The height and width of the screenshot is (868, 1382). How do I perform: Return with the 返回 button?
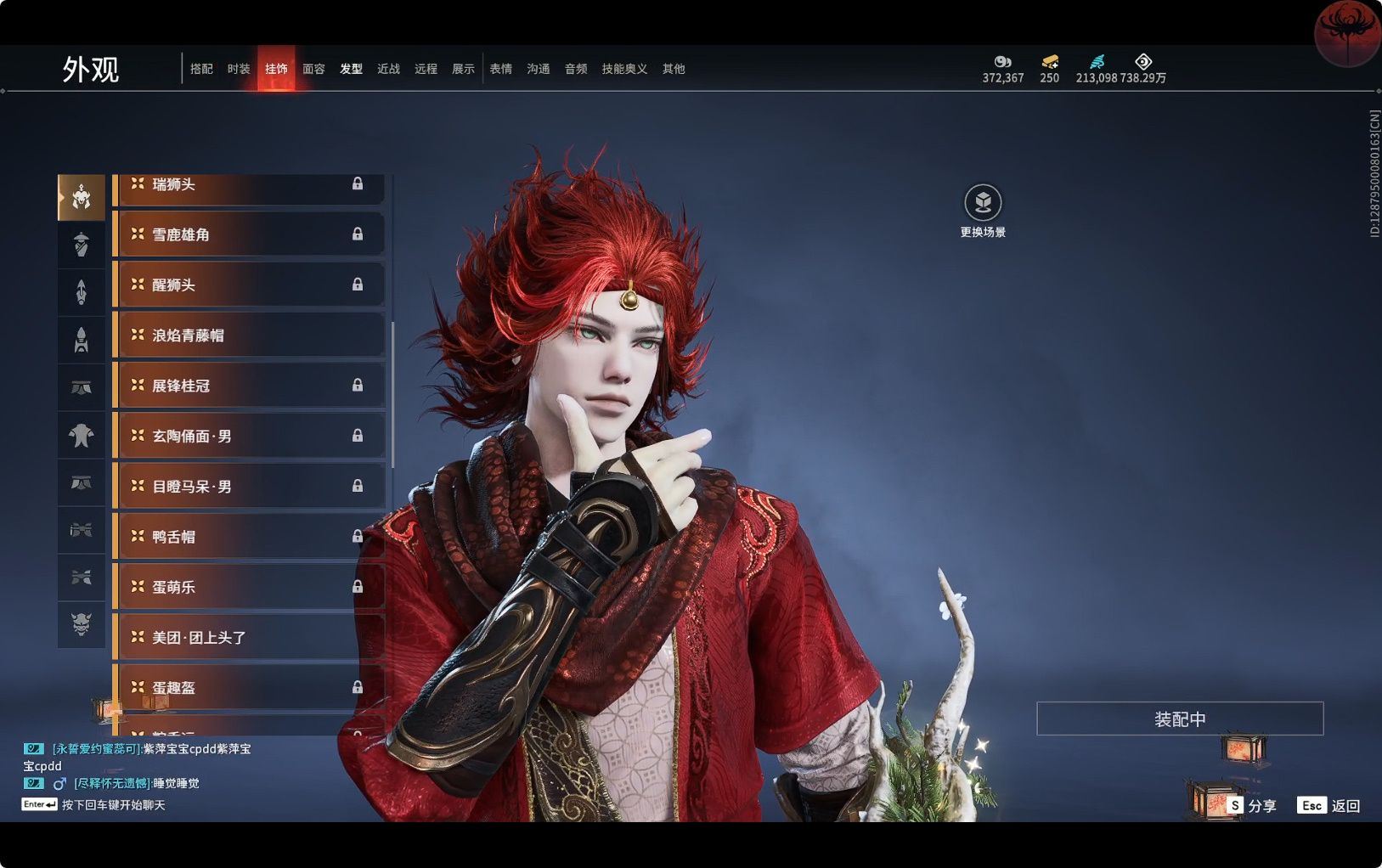[1329, 805]
